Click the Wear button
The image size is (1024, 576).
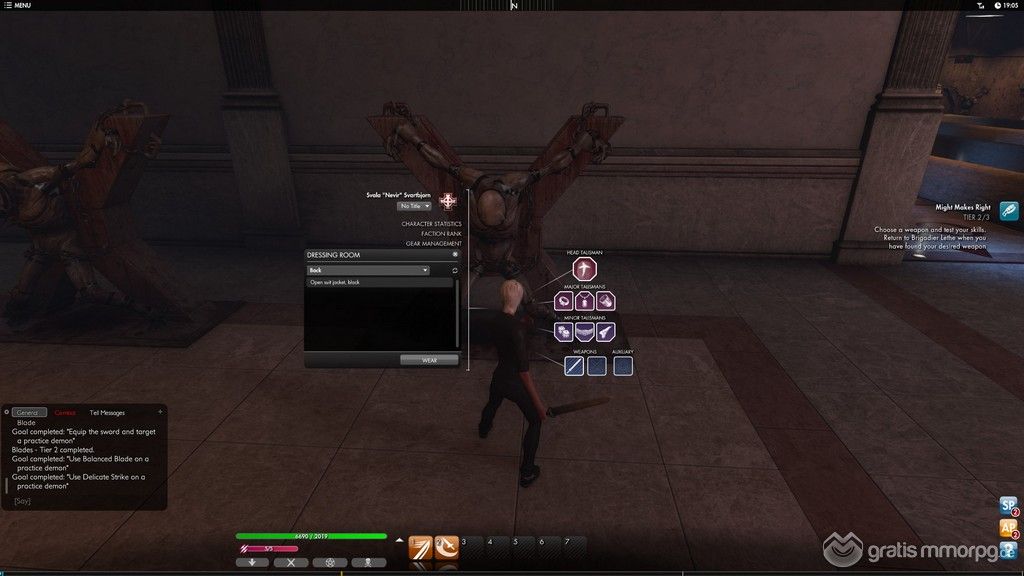click(x=428, y=360)
